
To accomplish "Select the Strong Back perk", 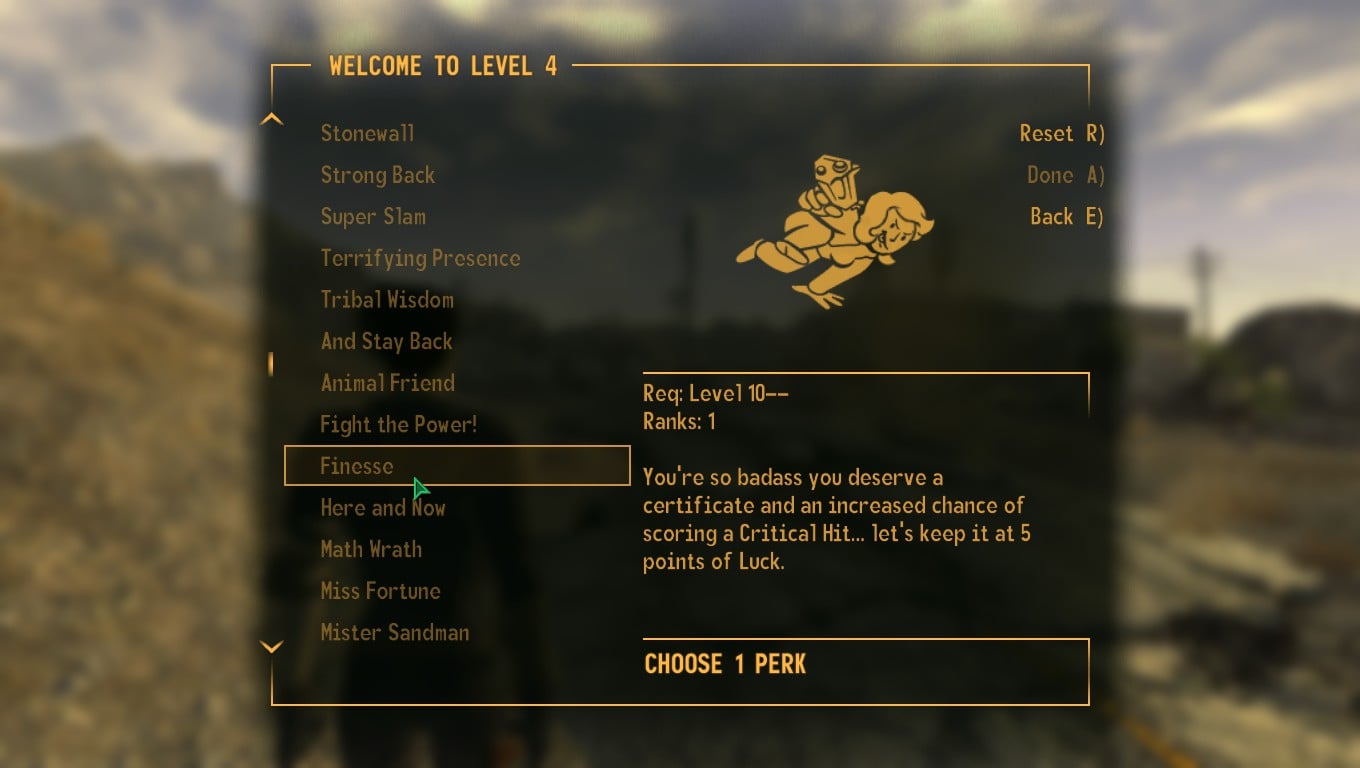I will [377, 174].
